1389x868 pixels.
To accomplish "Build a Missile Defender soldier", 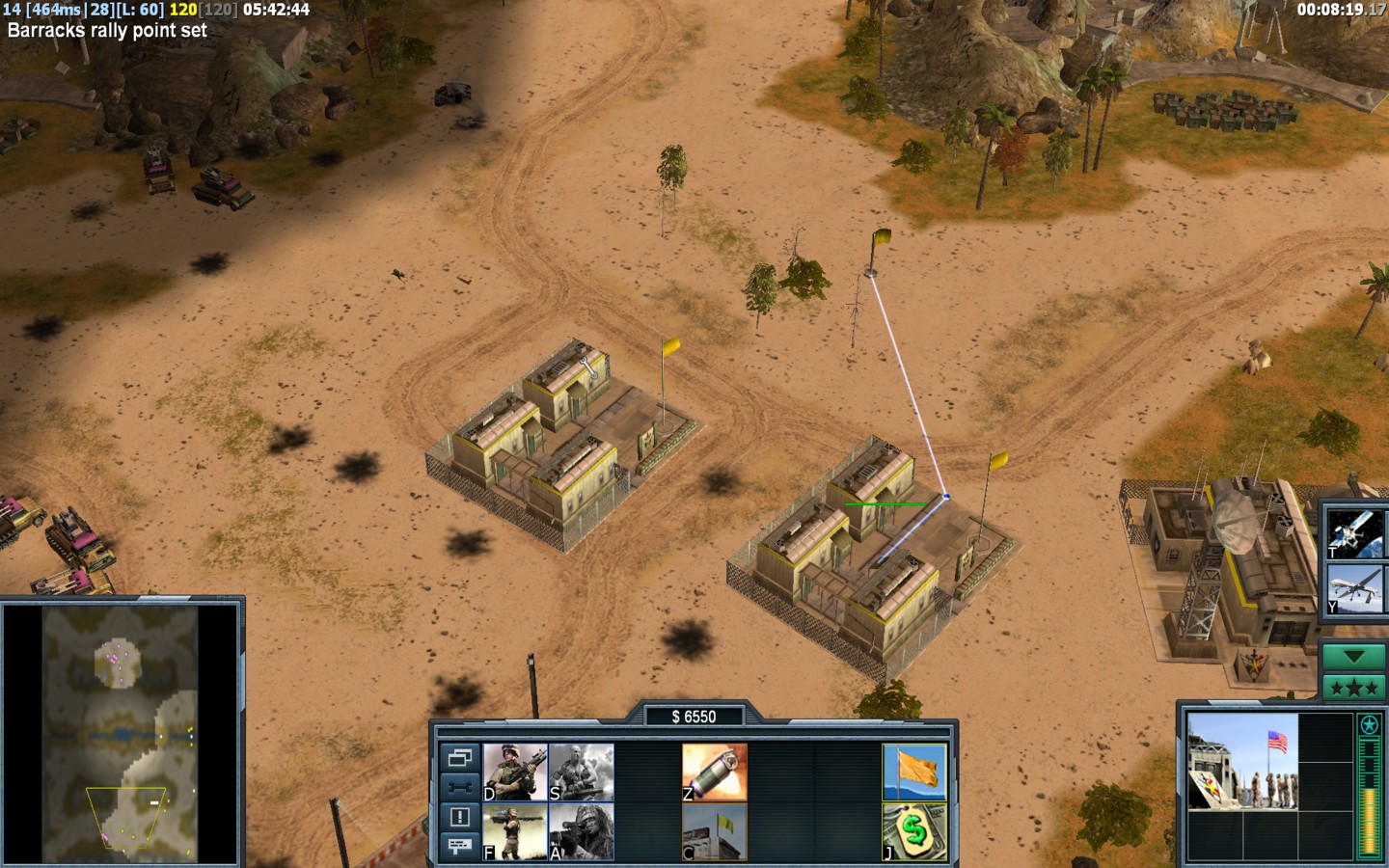I will pyautogui.click(x=515, y=831).
